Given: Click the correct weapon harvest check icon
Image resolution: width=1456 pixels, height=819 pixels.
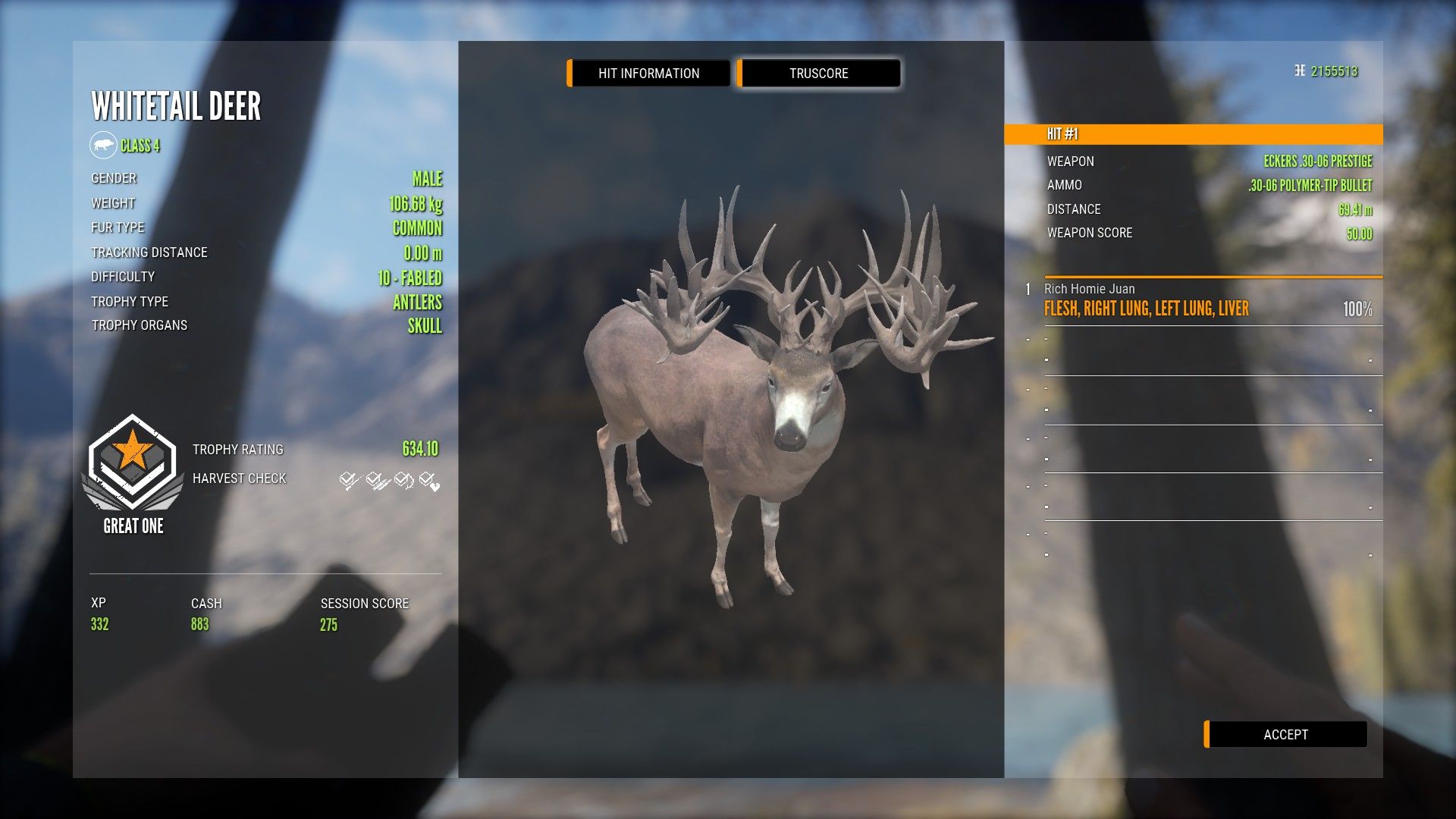Looking at the screenshot, I should coord(347,479).
